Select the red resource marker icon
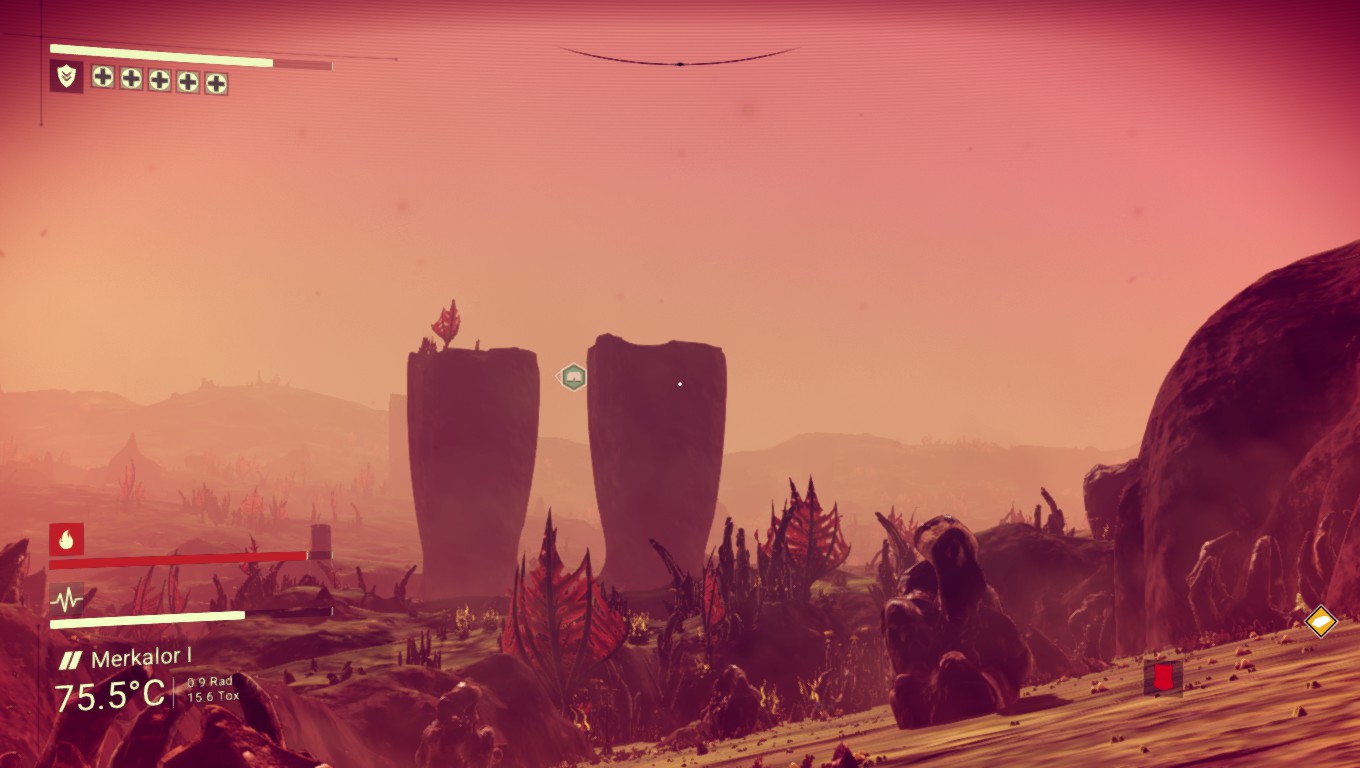 1163,678
